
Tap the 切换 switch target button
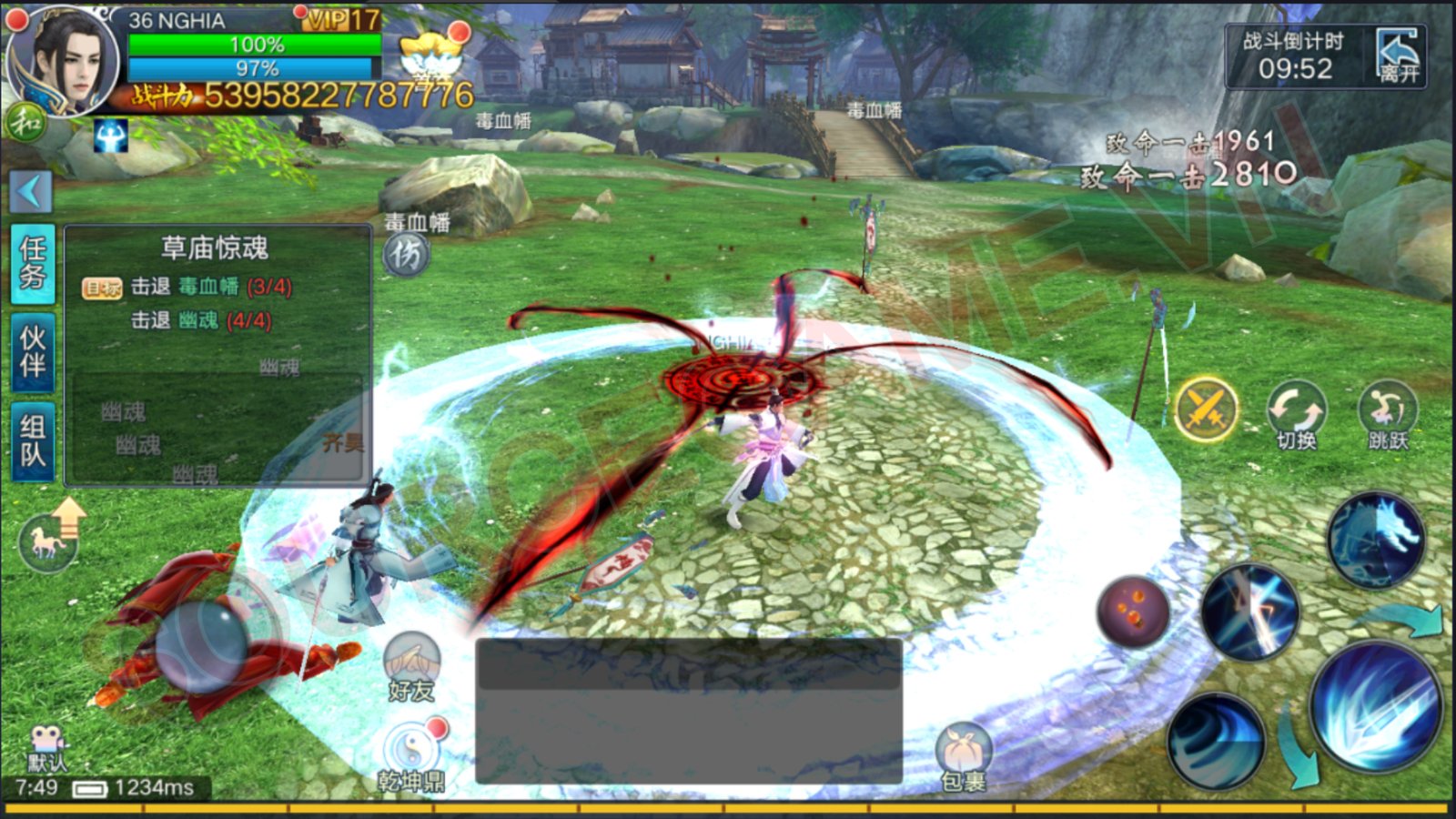click(1297, 414)
